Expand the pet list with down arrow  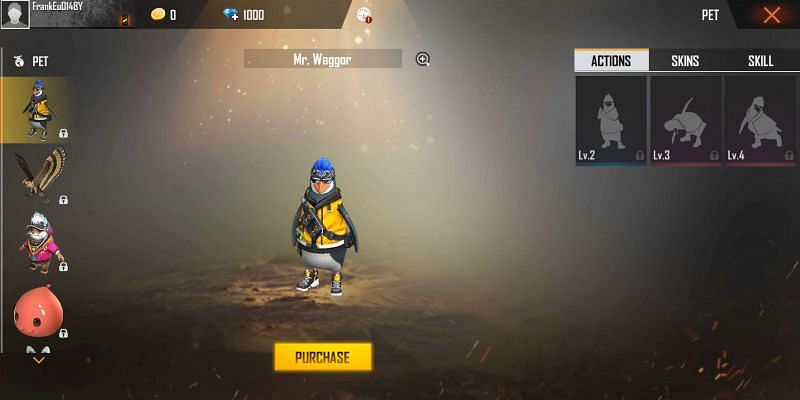pos(38,358)
